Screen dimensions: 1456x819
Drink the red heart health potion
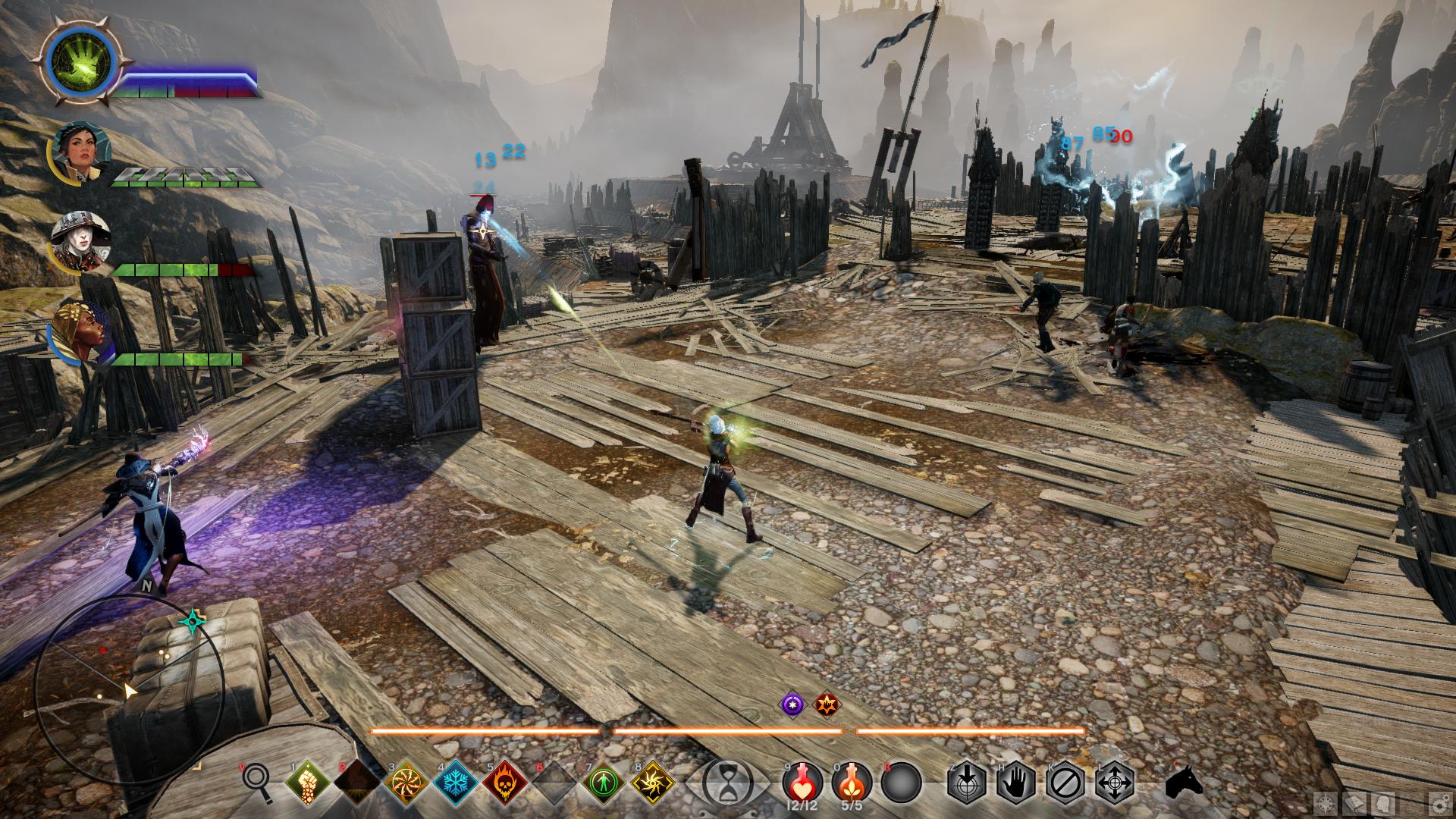pos(801,781)
